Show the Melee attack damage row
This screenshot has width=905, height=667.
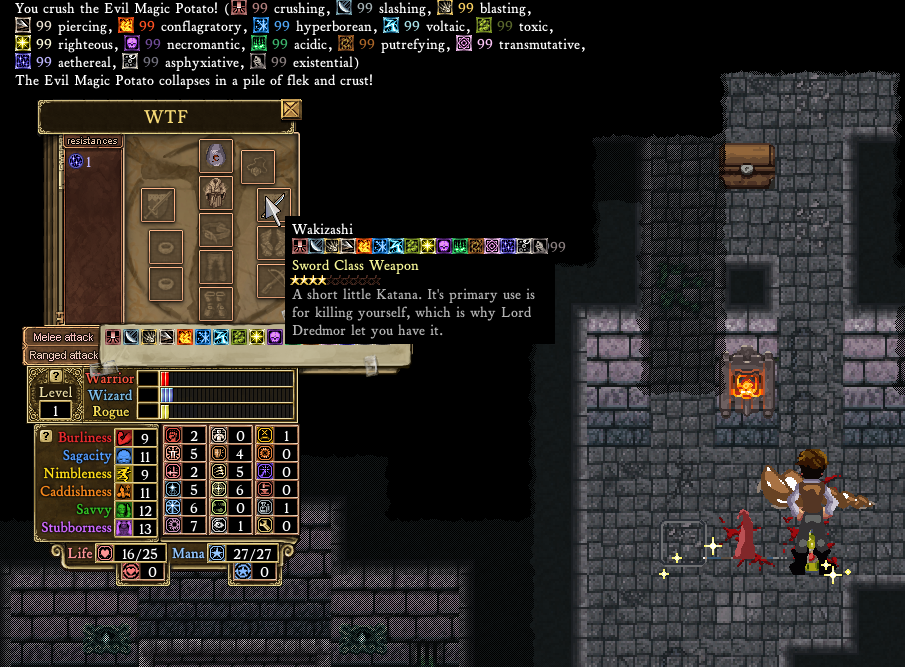(x=63, y=338)
